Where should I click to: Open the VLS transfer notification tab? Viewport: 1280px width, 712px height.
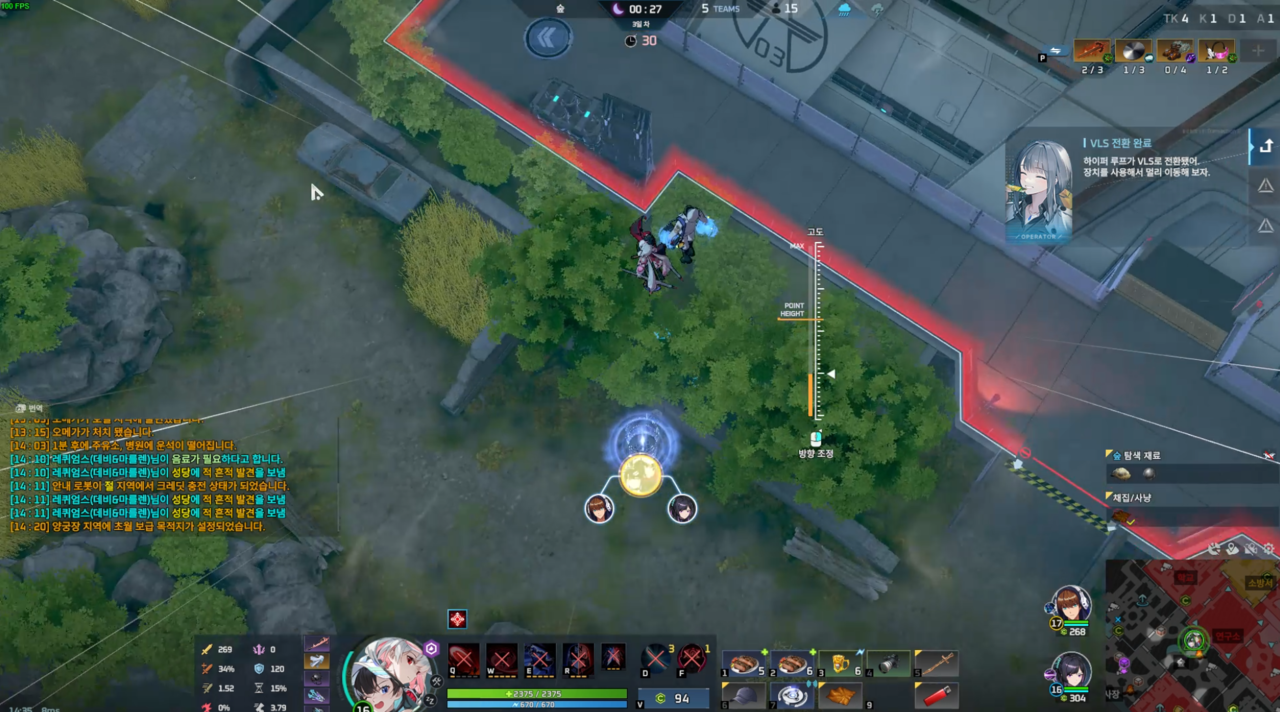click(1265, 146)
